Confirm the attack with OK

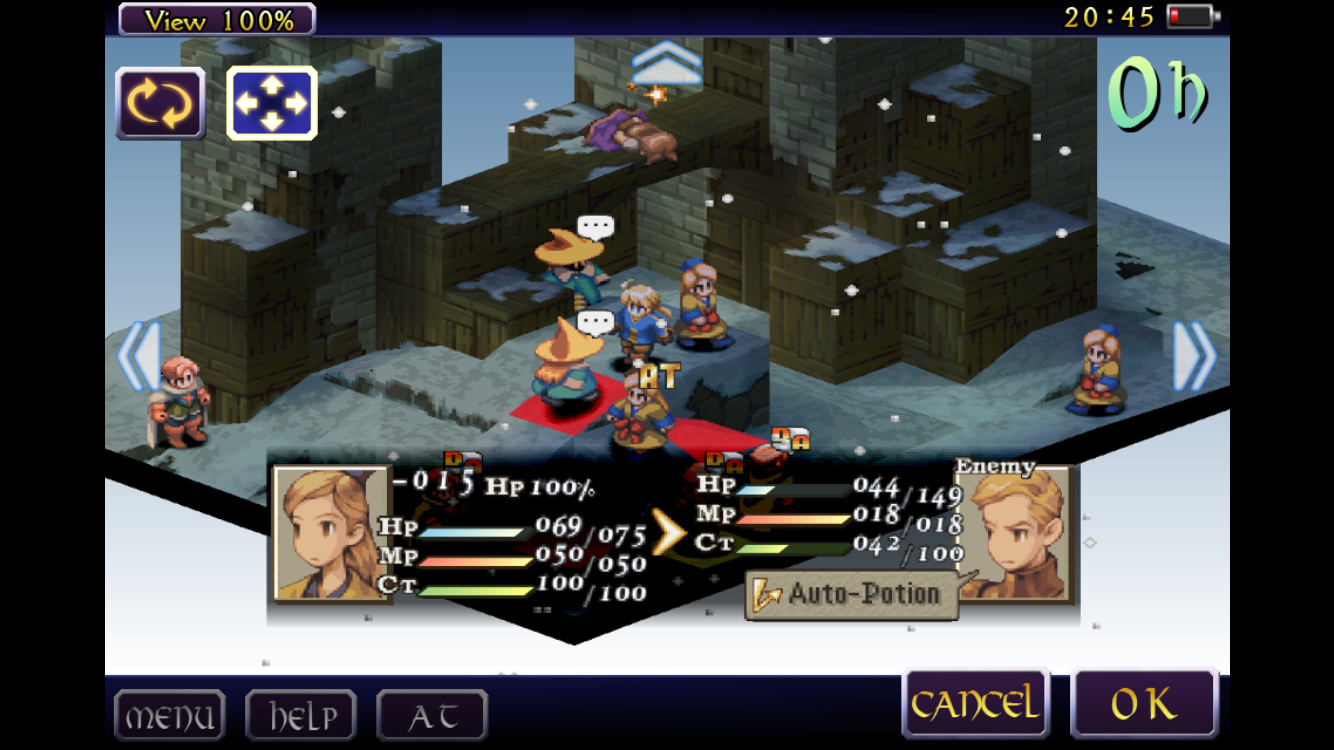tap(1144, 704)
